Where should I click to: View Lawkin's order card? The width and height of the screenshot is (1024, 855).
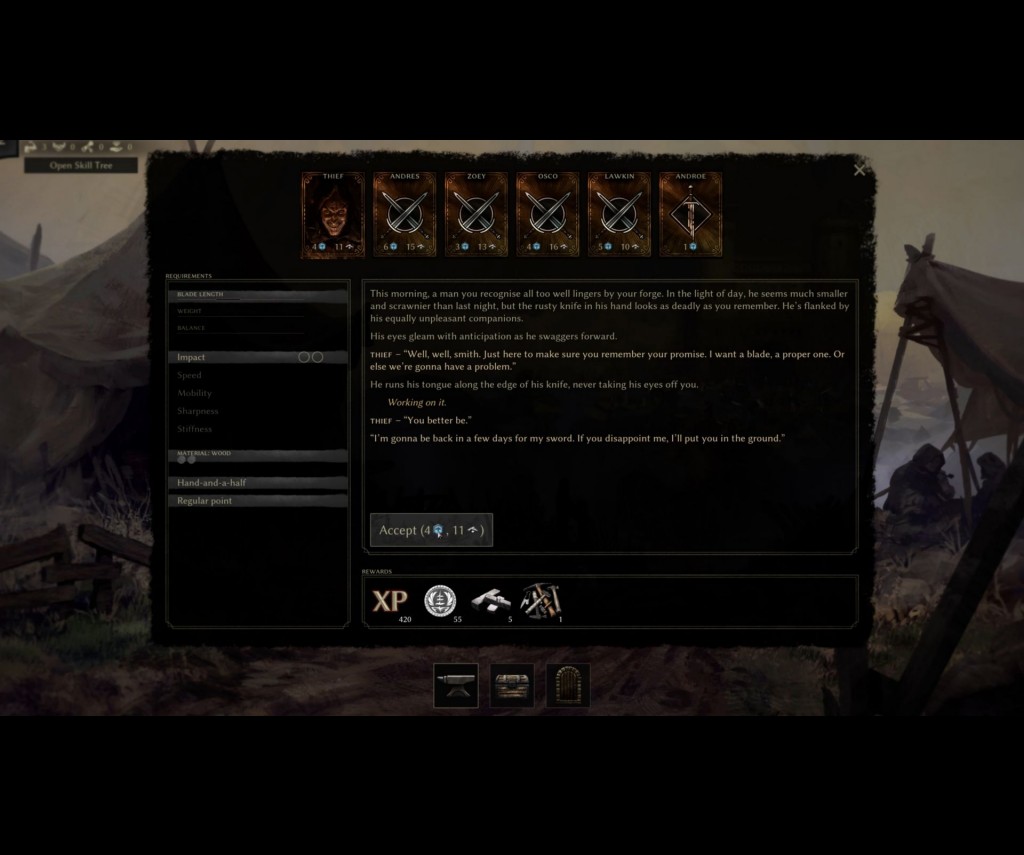[x=619, y=215]
